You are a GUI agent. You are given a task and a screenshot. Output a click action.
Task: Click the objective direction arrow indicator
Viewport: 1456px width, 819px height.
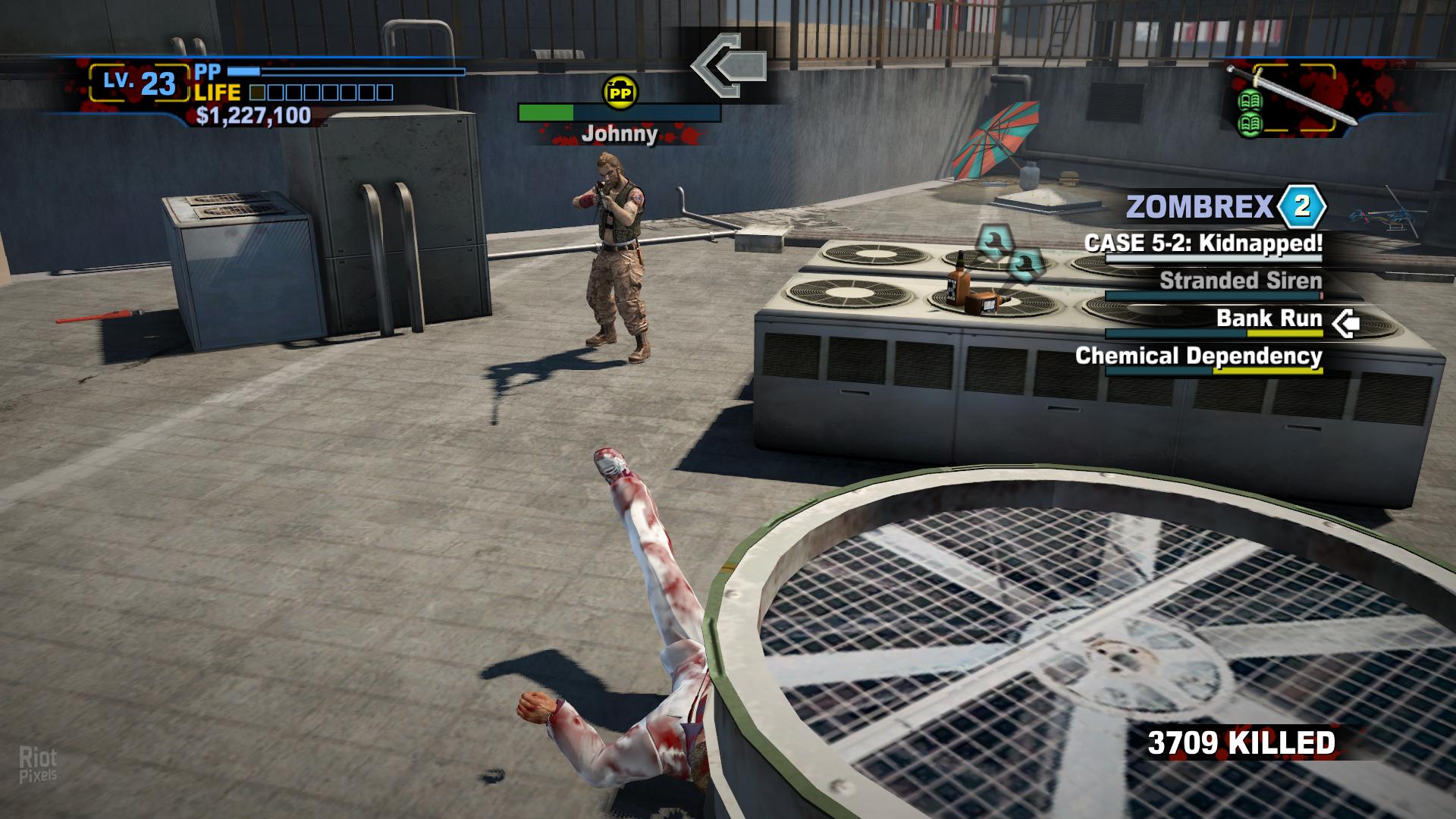[728, 65]
